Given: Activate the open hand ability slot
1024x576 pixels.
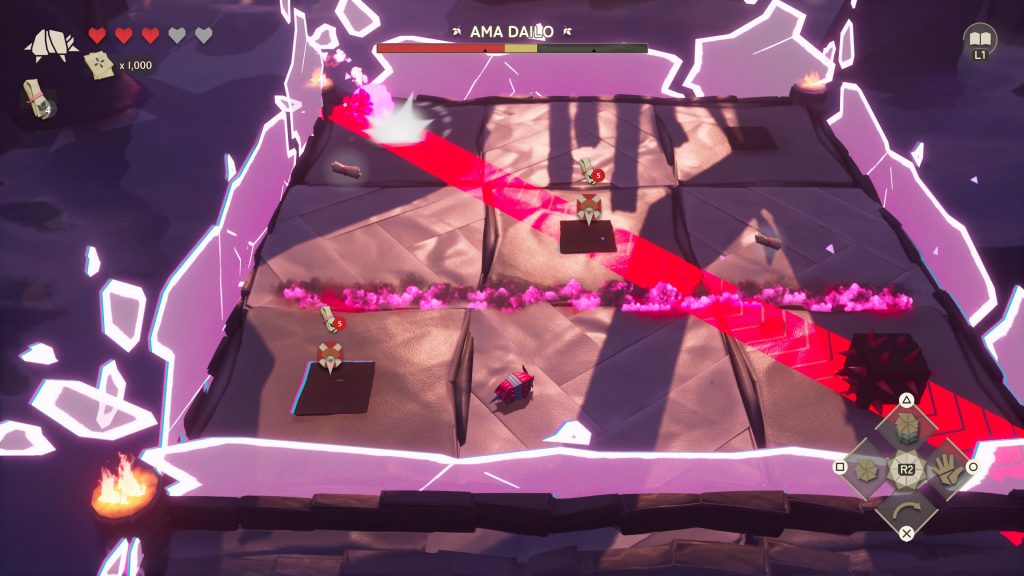Looking at the screenshot, I should pyautogui.click(x=944, y=468).
